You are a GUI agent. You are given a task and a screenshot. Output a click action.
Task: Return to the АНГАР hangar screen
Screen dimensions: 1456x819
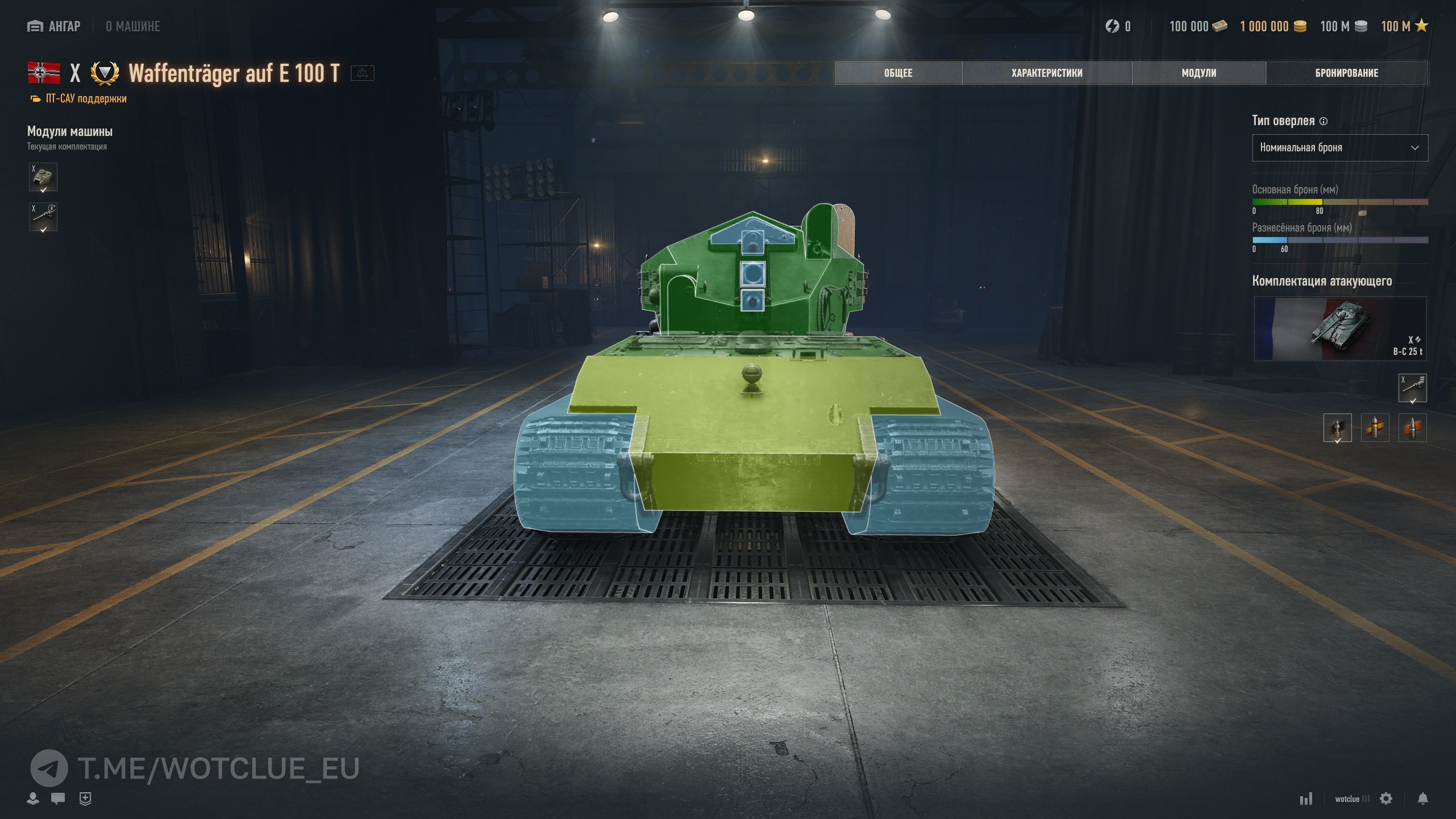(x=55, y=26)
